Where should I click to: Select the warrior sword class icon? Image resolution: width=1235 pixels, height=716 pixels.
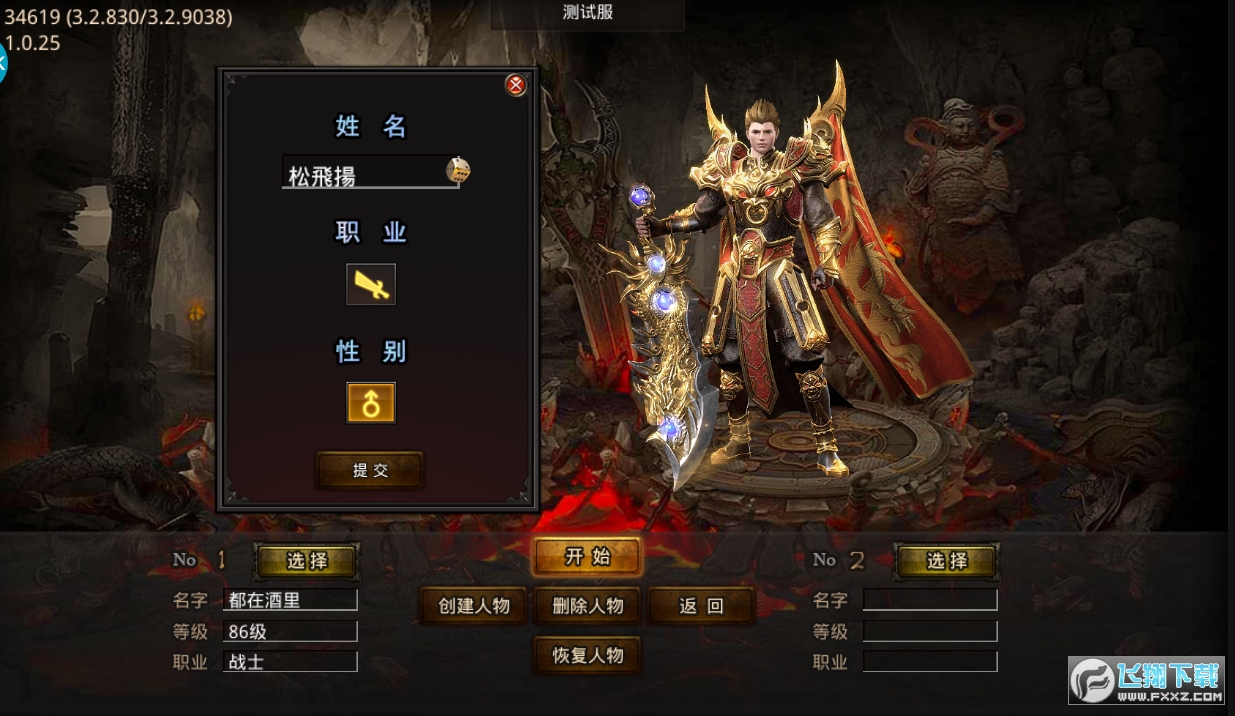pyautogui.click(x=371, y=285)
